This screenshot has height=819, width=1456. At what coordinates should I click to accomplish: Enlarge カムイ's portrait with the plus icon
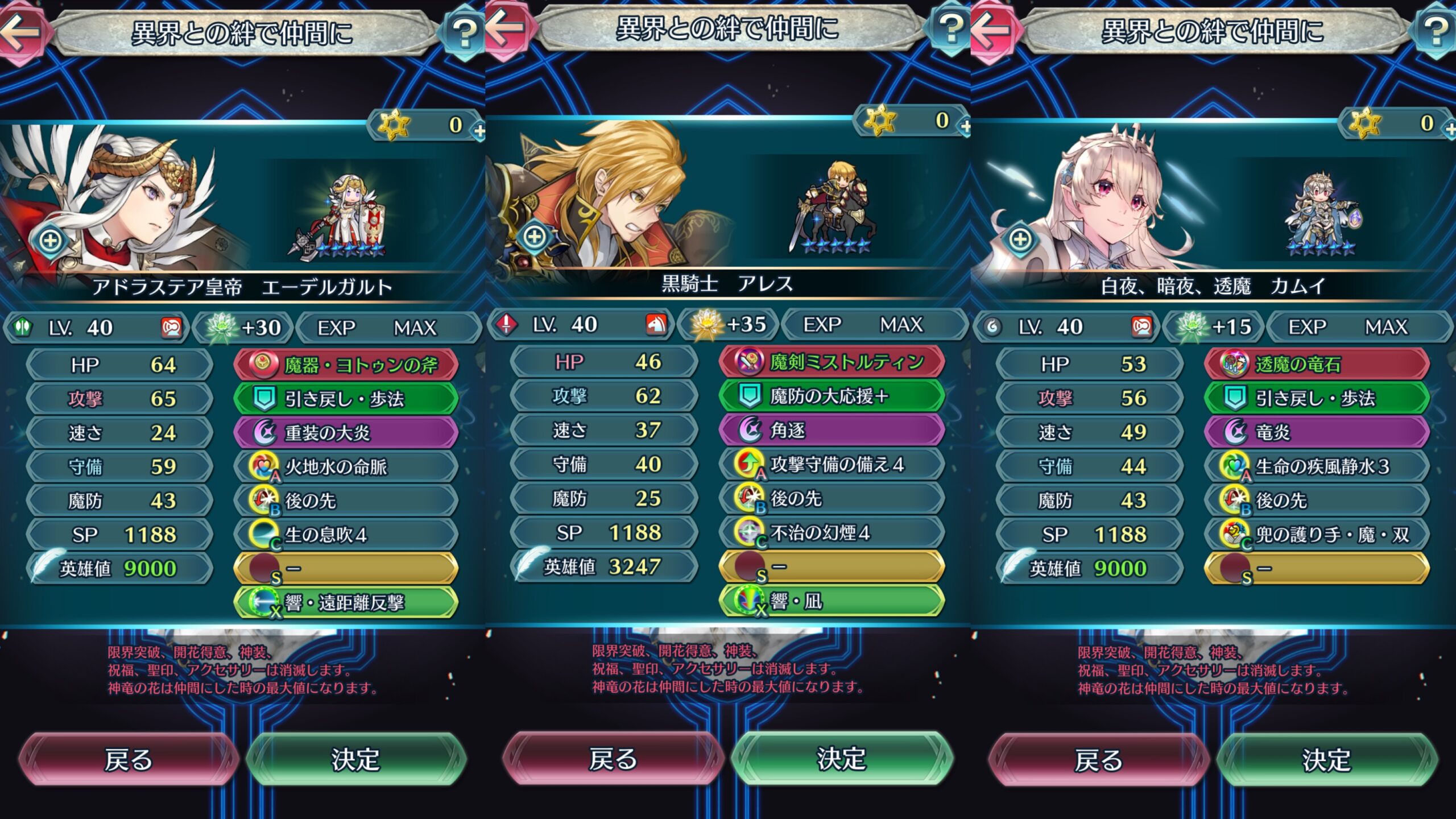[x=1020, y=239]
